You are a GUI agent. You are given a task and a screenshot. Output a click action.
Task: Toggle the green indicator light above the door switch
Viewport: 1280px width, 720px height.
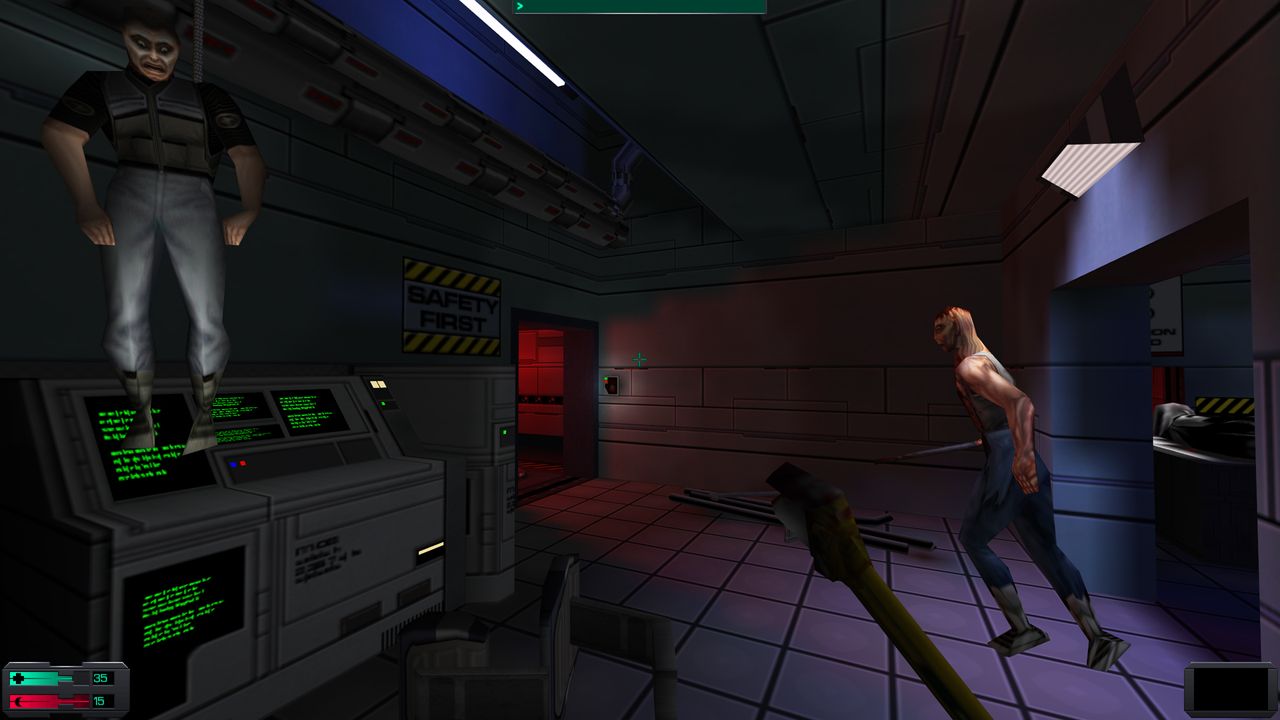(x=605, y=378)
